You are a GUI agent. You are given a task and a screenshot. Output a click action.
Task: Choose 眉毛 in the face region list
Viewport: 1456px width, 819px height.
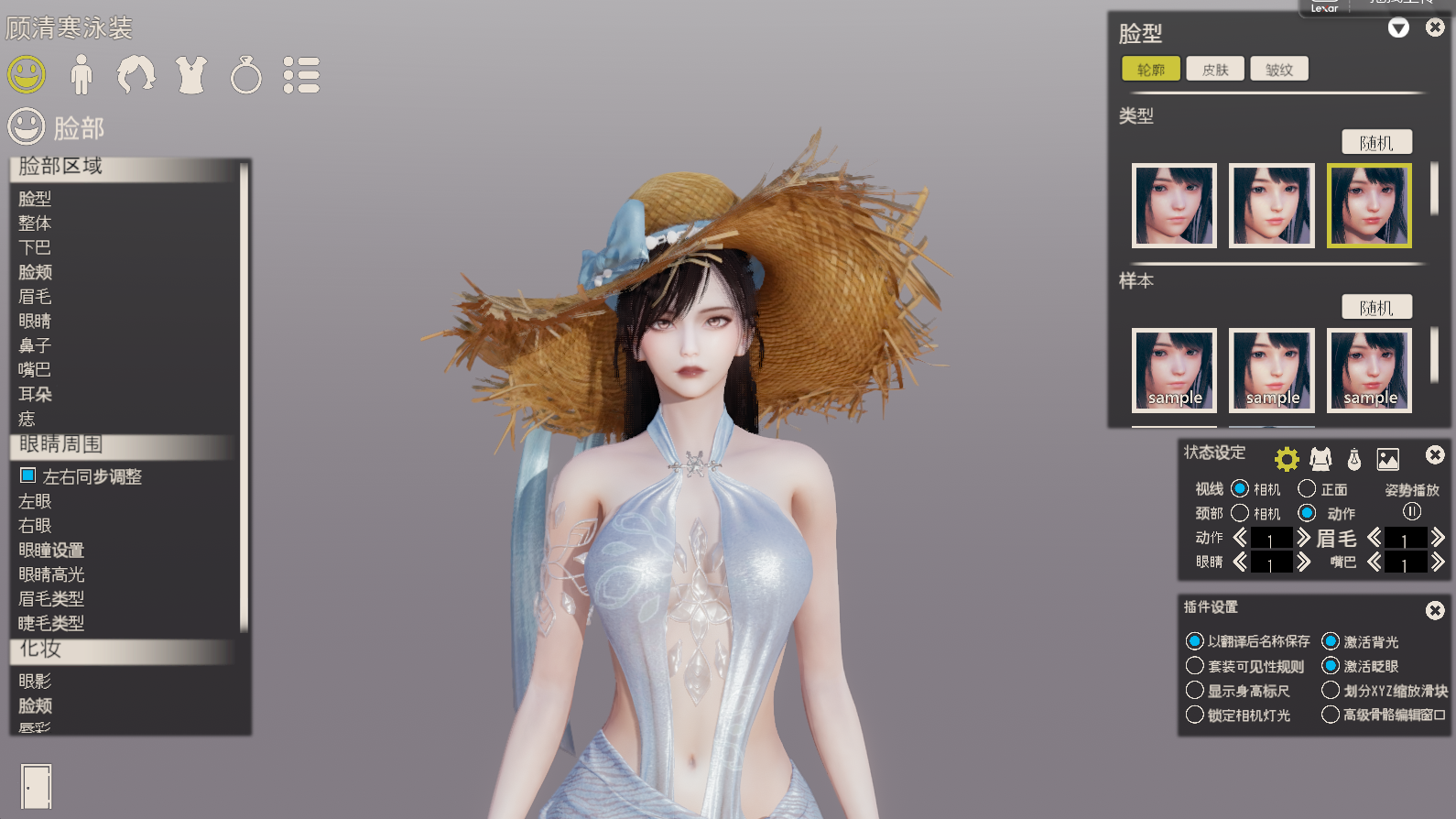(36, 297)
